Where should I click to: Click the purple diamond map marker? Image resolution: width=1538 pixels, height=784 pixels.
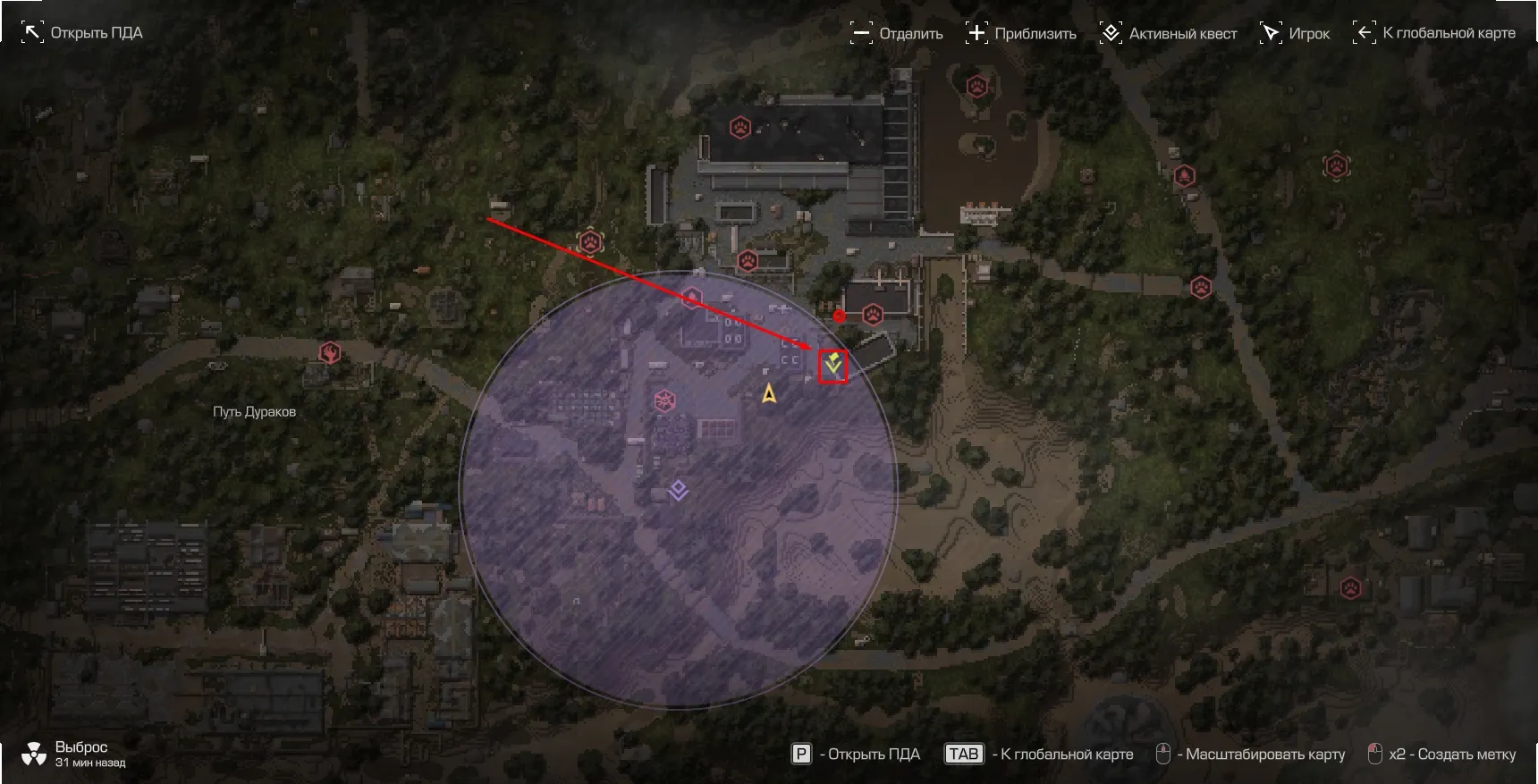tap(679, 490)
